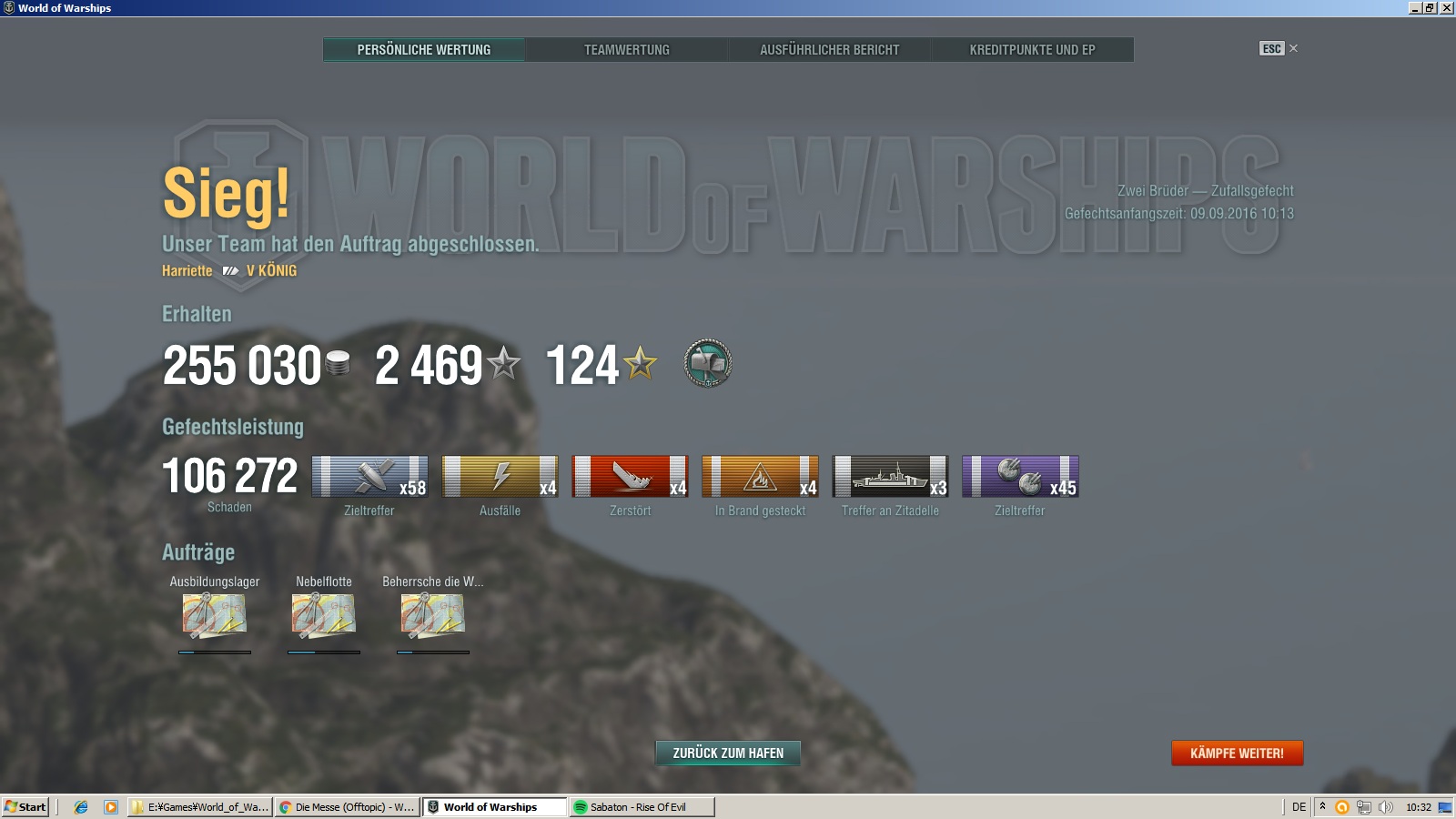Minimize the World of Warships window

tap(1415, 8)
